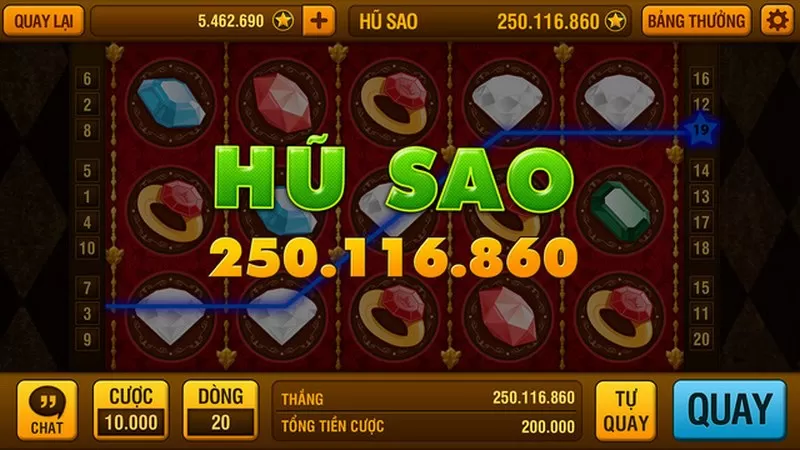Select payline number 20 marker

click(x=701, y=339)
